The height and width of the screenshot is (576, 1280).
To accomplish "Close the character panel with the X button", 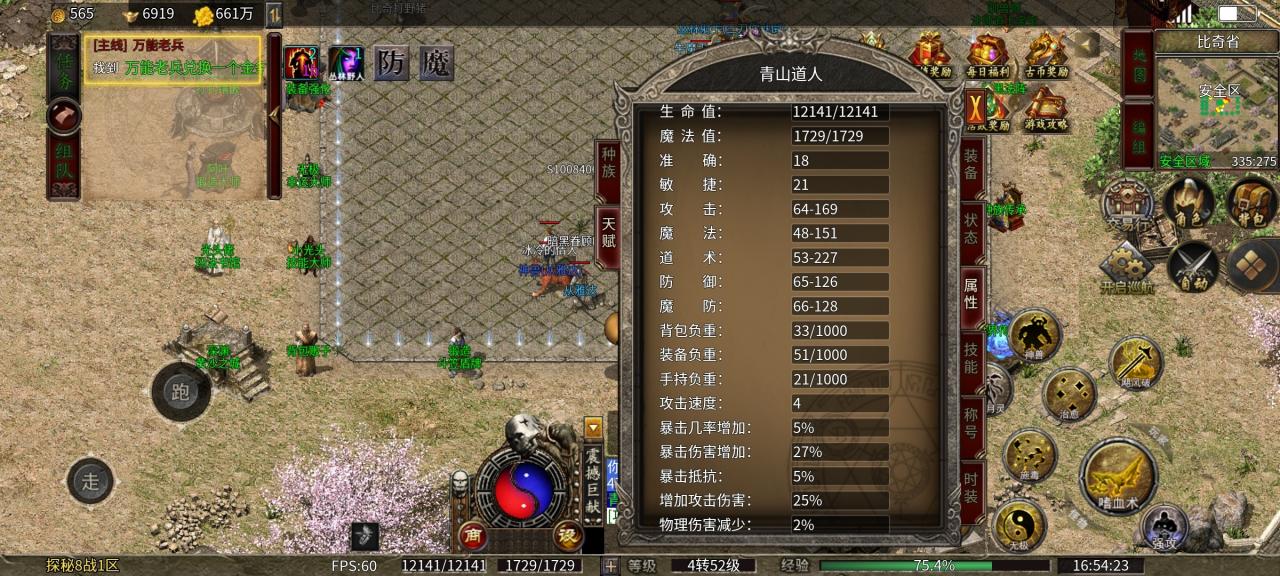I will 976,105.
